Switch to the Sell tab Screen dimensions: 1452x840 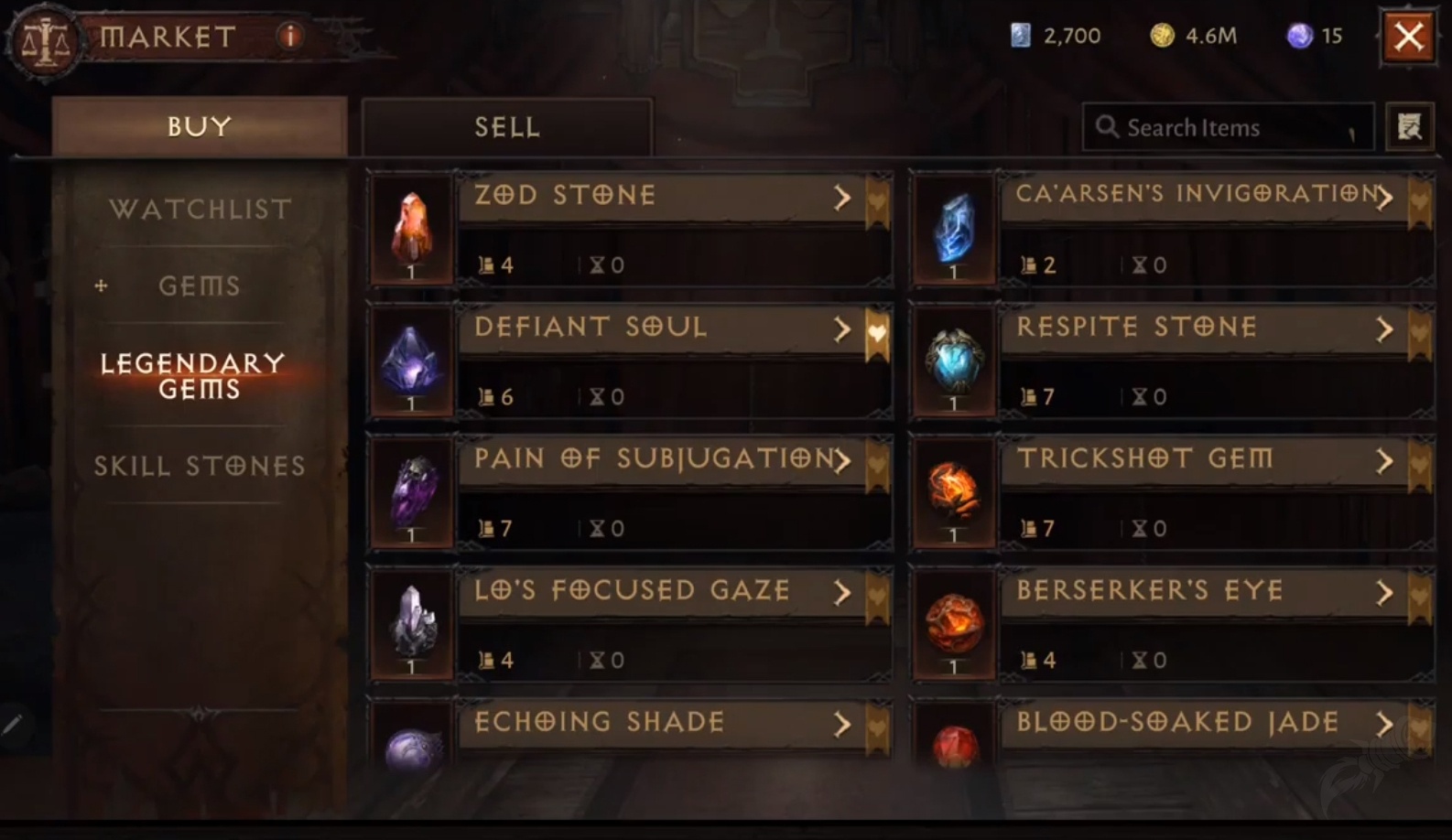505,127
